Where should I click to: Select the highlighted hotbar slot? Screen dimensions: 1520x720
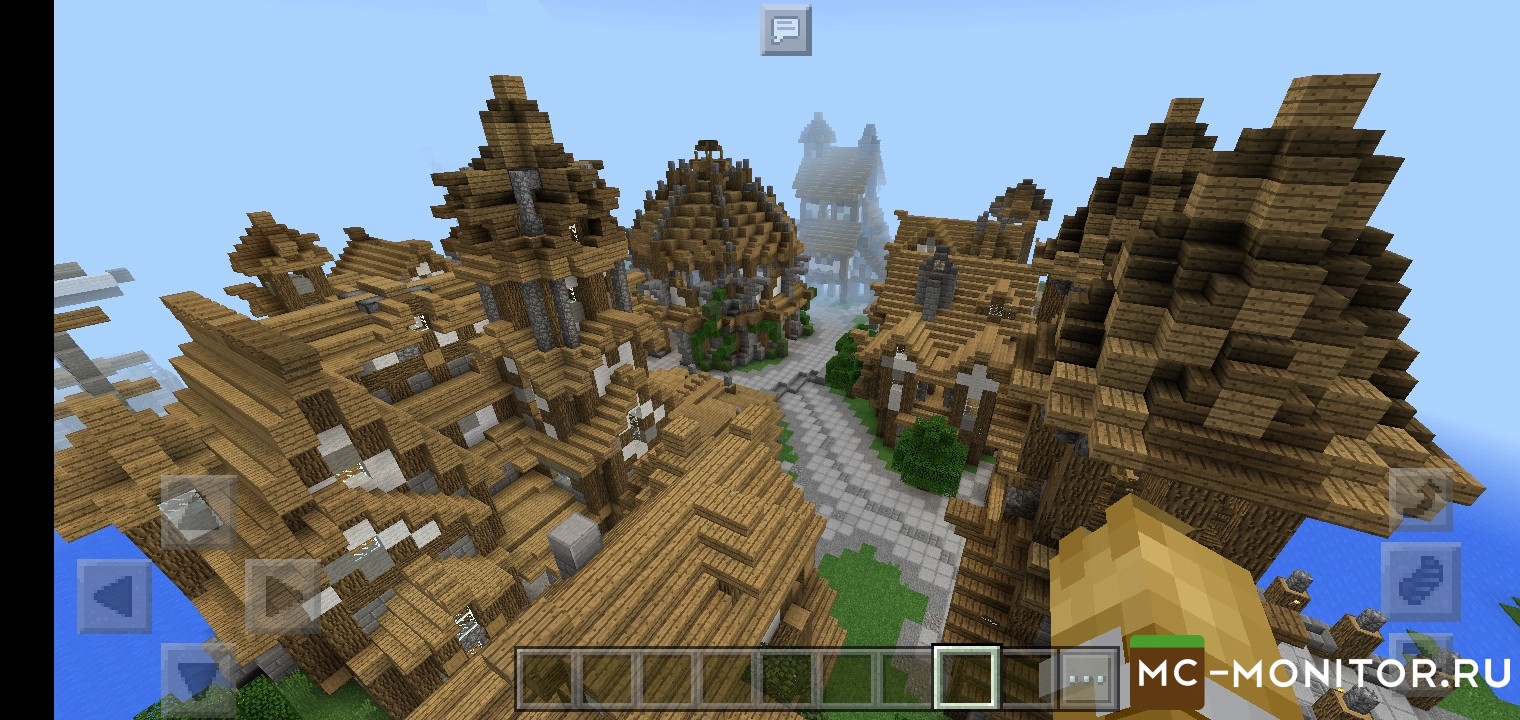tap(966, 677)
